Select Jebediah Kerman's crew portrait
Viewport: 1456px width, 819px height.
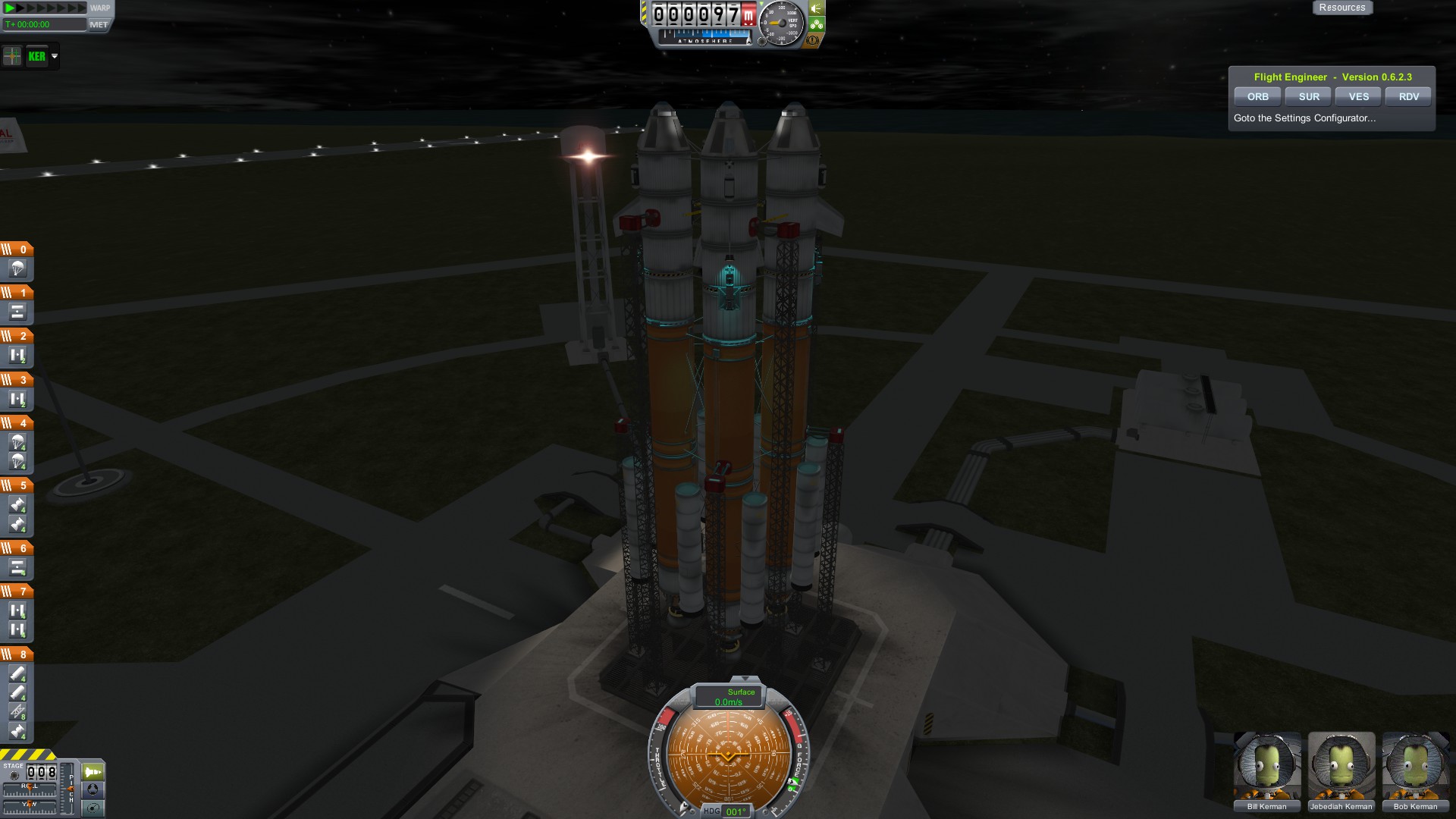pos(1341,766)
